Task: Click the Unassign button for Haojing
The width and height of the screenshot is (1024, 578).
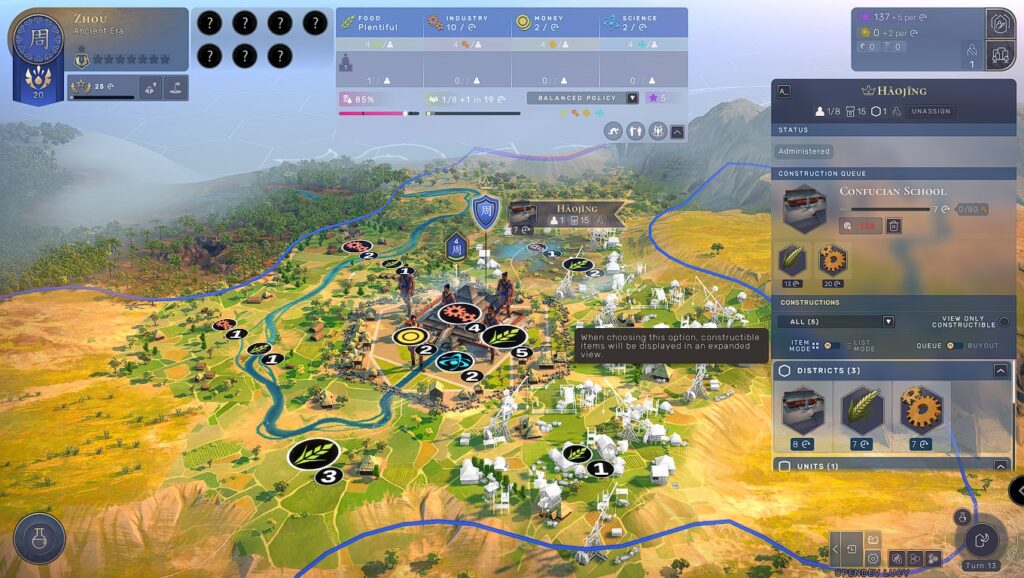Action: 932,112
